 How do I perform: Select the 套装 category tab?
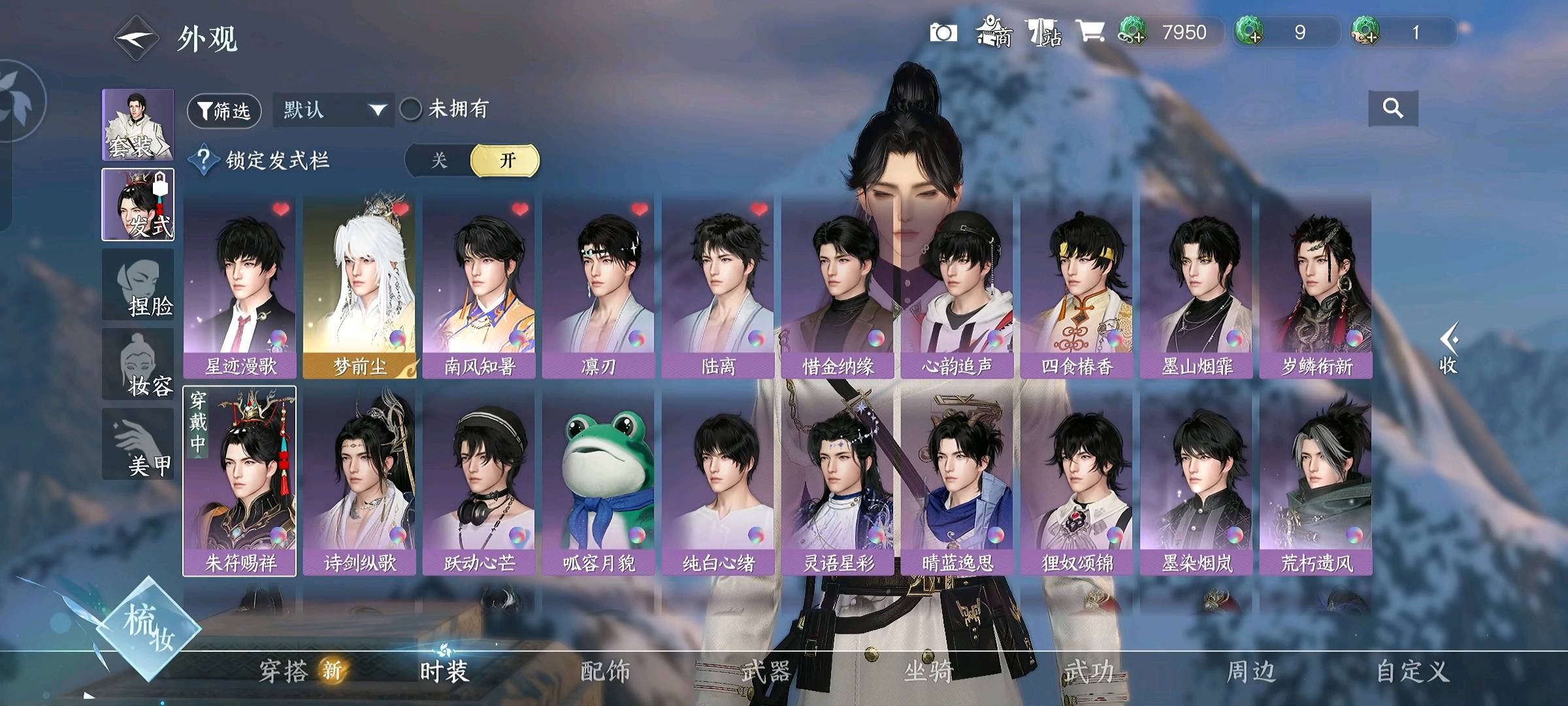click(138, 126)
